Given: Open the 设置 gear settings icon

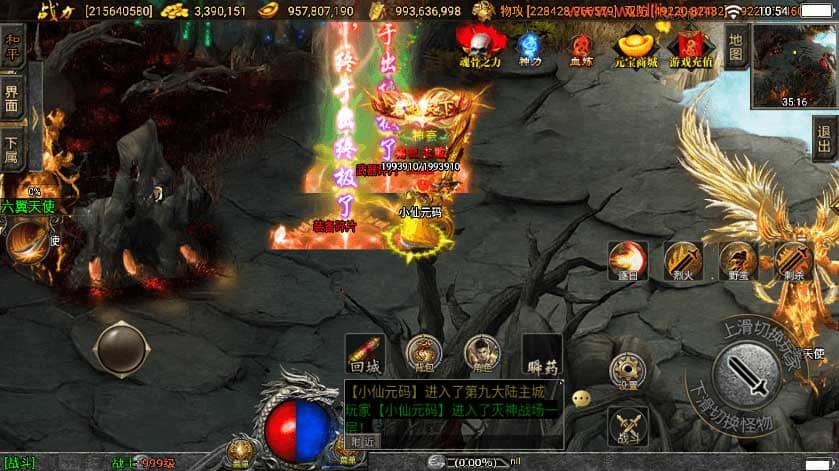Looking at the screenshot, I should [x=628, y=370].
